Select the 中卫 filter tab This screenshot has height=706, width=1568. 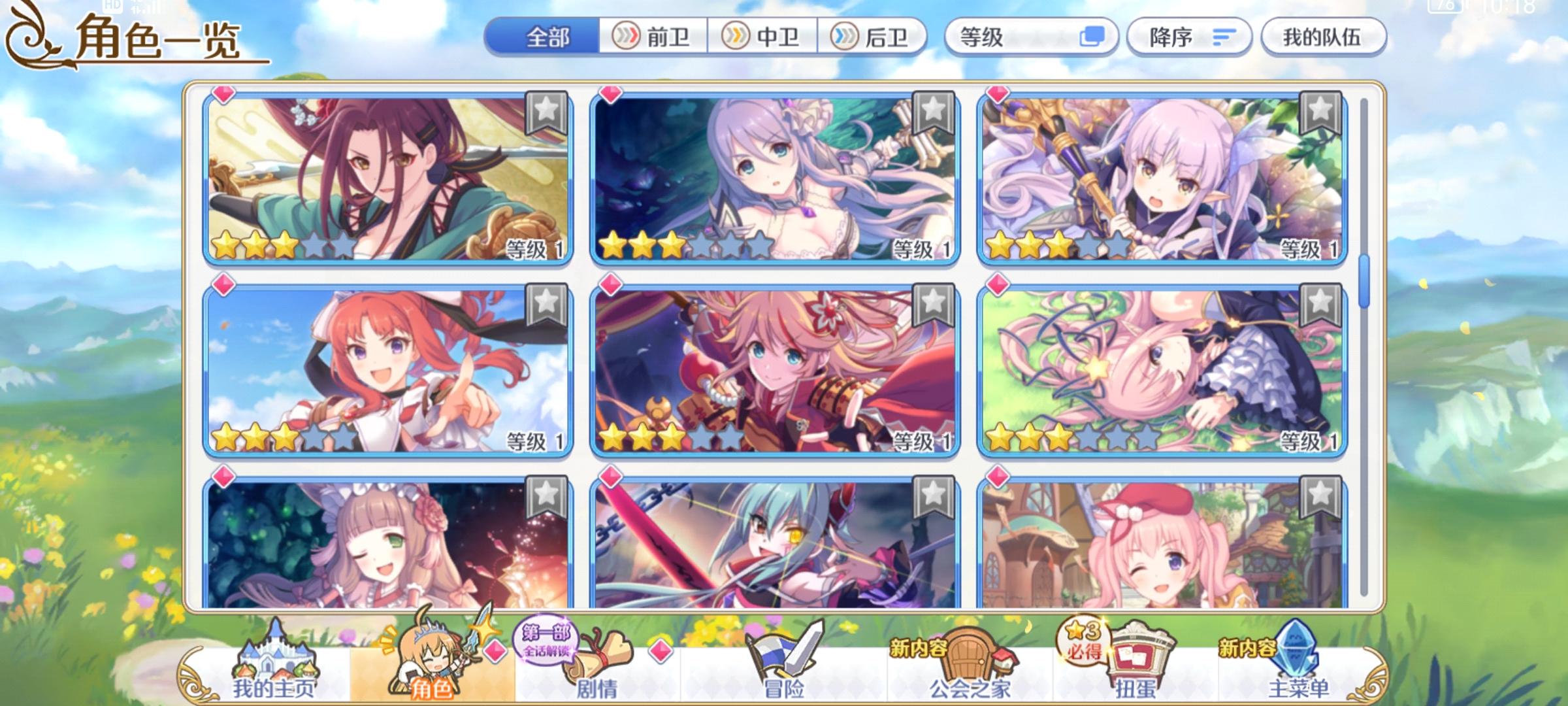click(x=763, y=37)
